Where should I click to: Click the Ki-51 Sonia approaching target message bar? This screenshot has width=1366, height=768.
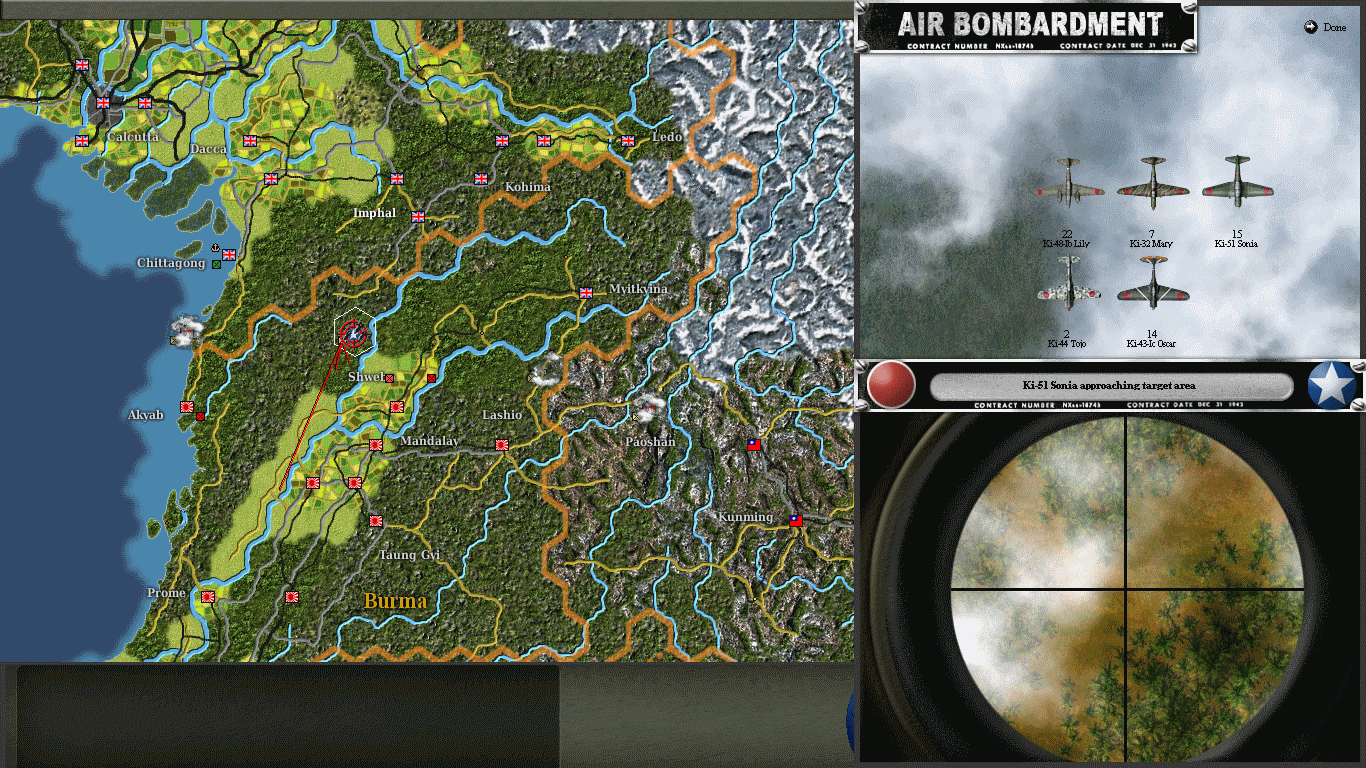click(1110, 386)
